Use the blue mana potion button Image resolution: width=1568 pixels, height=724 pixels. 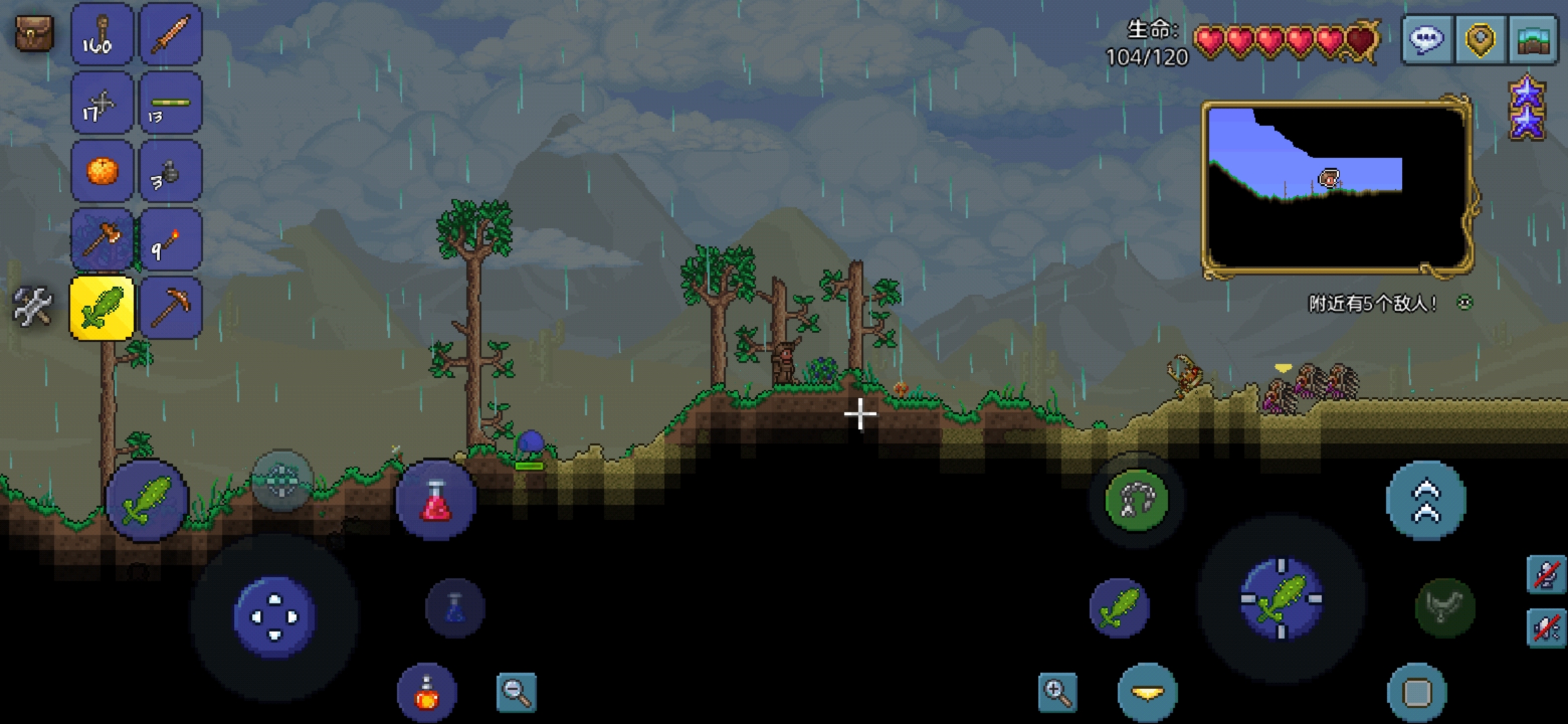(455, 608)
